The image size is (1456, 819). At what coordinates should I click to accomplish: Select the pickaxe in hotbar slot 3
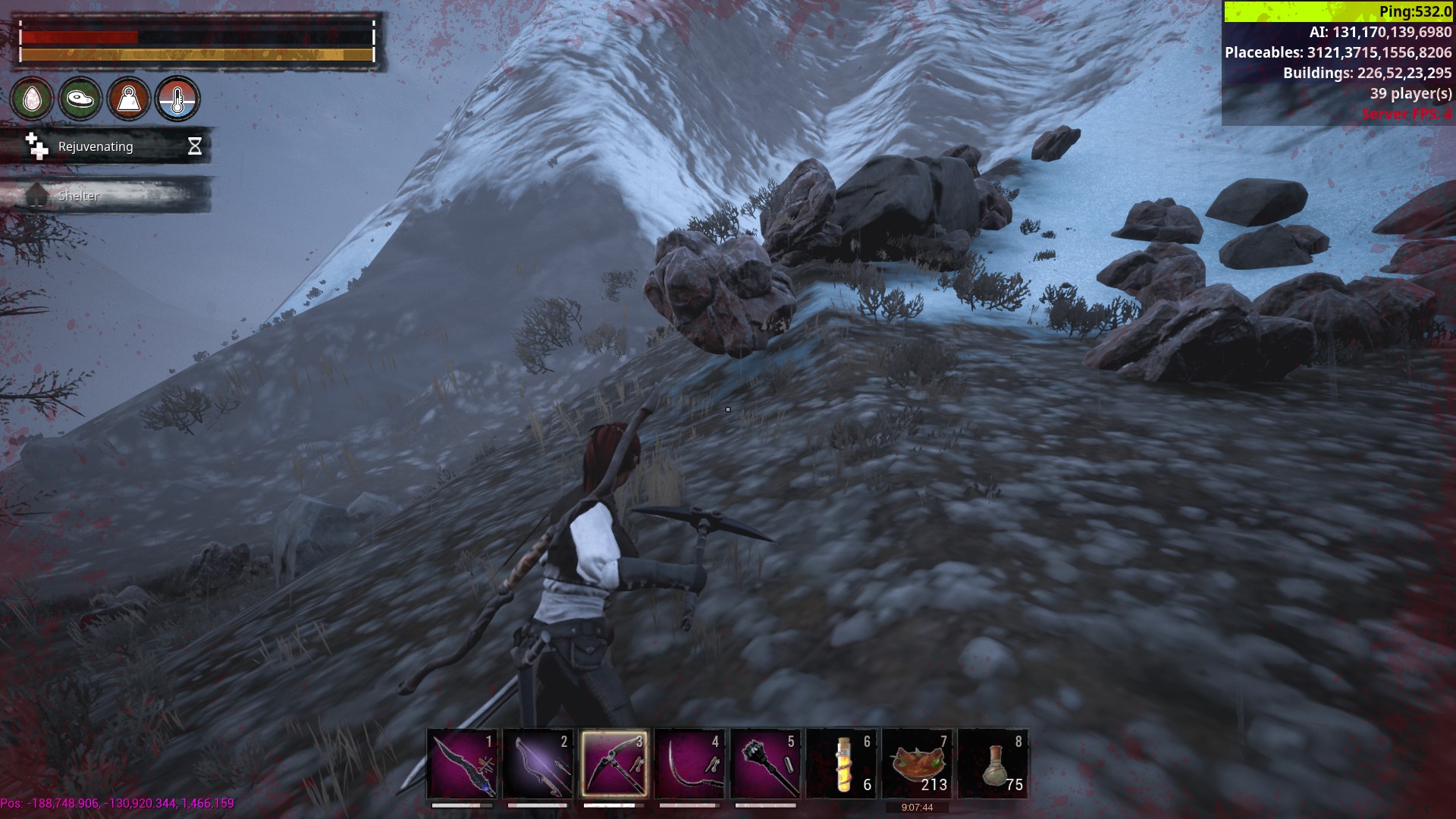click(x=614, y=763)
